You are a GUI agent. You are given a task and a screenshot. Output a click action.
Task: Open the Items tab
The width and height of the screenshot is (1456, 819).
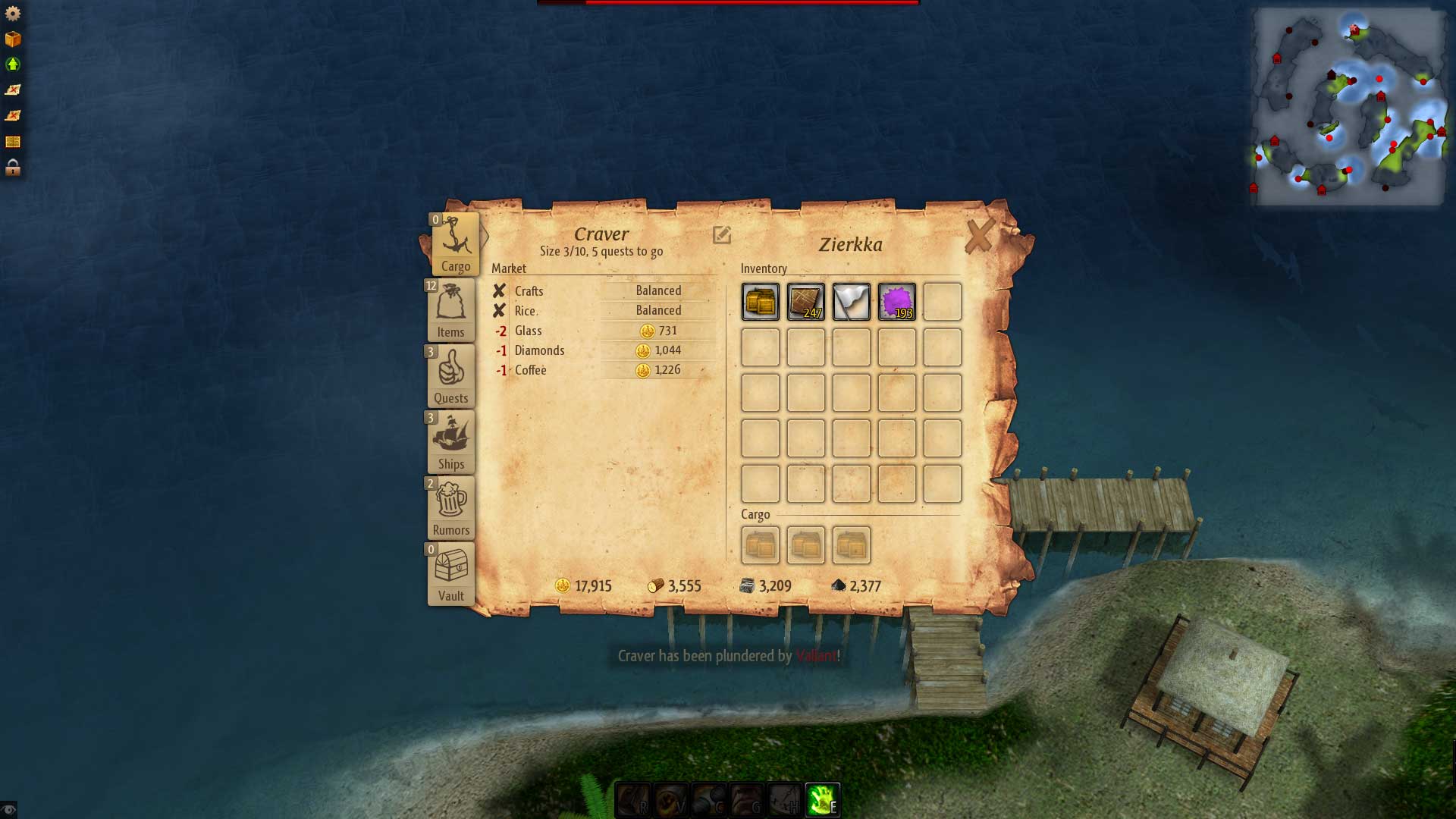[451, 310]
